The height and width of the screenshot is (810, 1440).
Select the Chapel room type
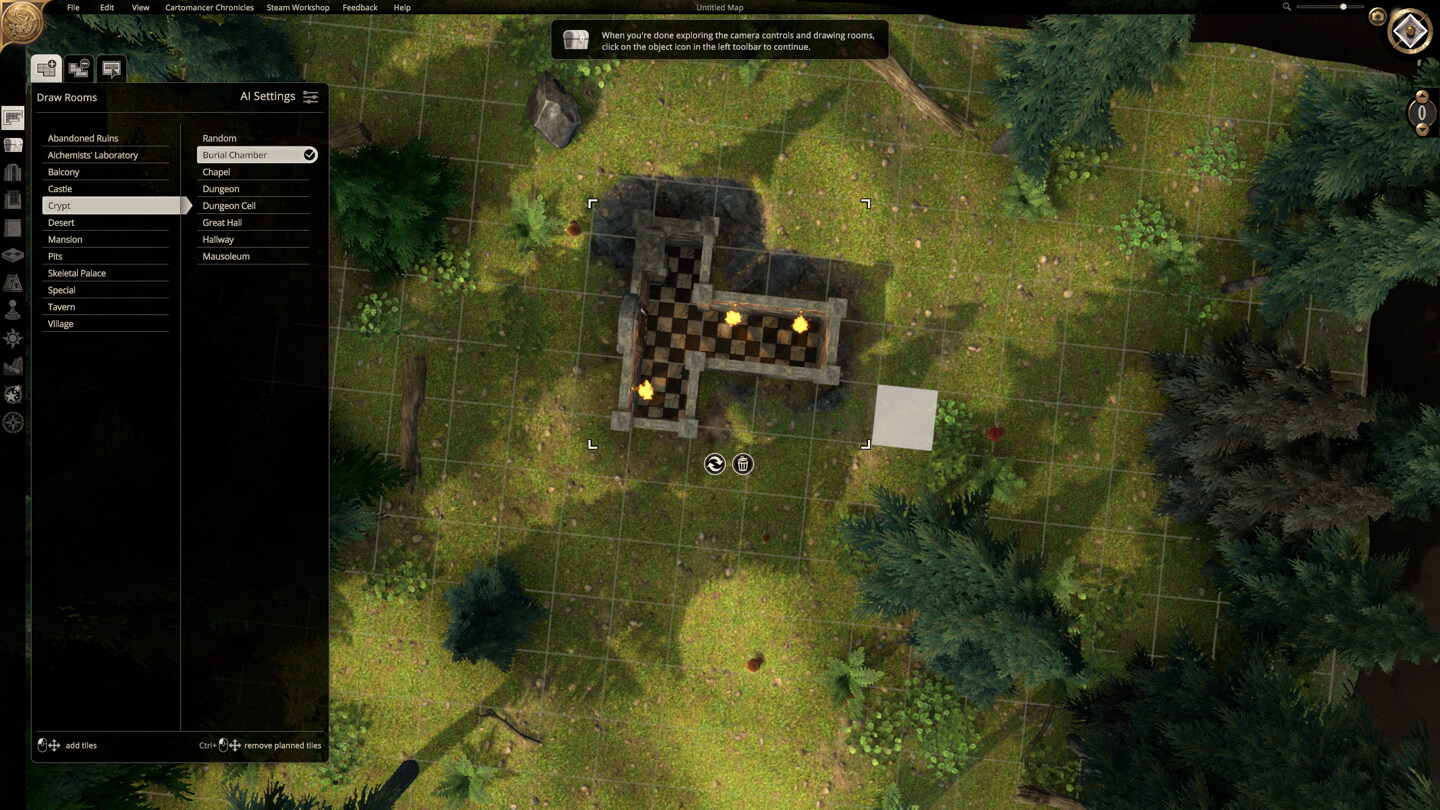(x=216, y=172)
